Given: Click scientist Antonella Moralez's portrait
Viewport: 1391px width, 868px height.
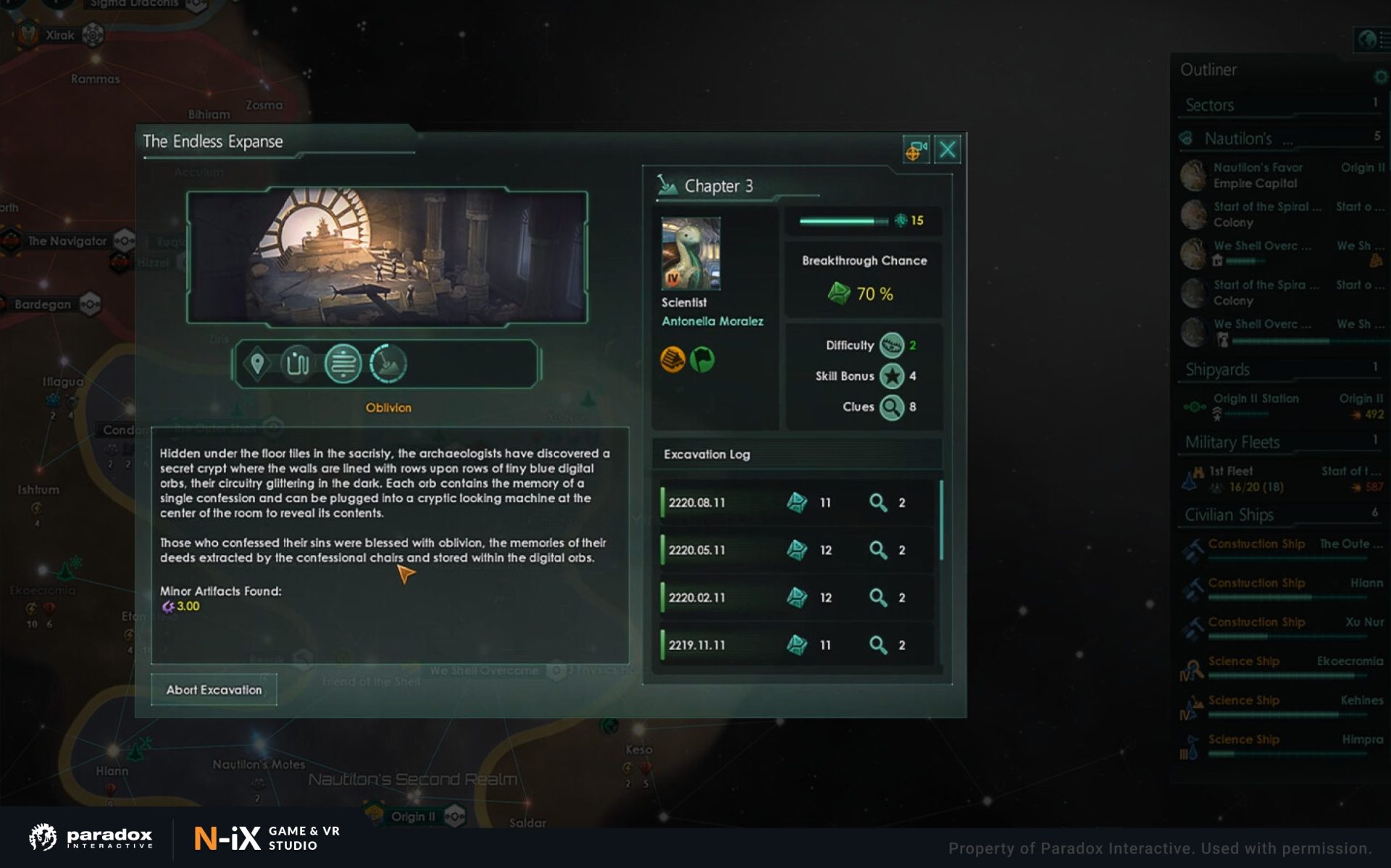Looking at the screenshot, I should pos(690,254).
